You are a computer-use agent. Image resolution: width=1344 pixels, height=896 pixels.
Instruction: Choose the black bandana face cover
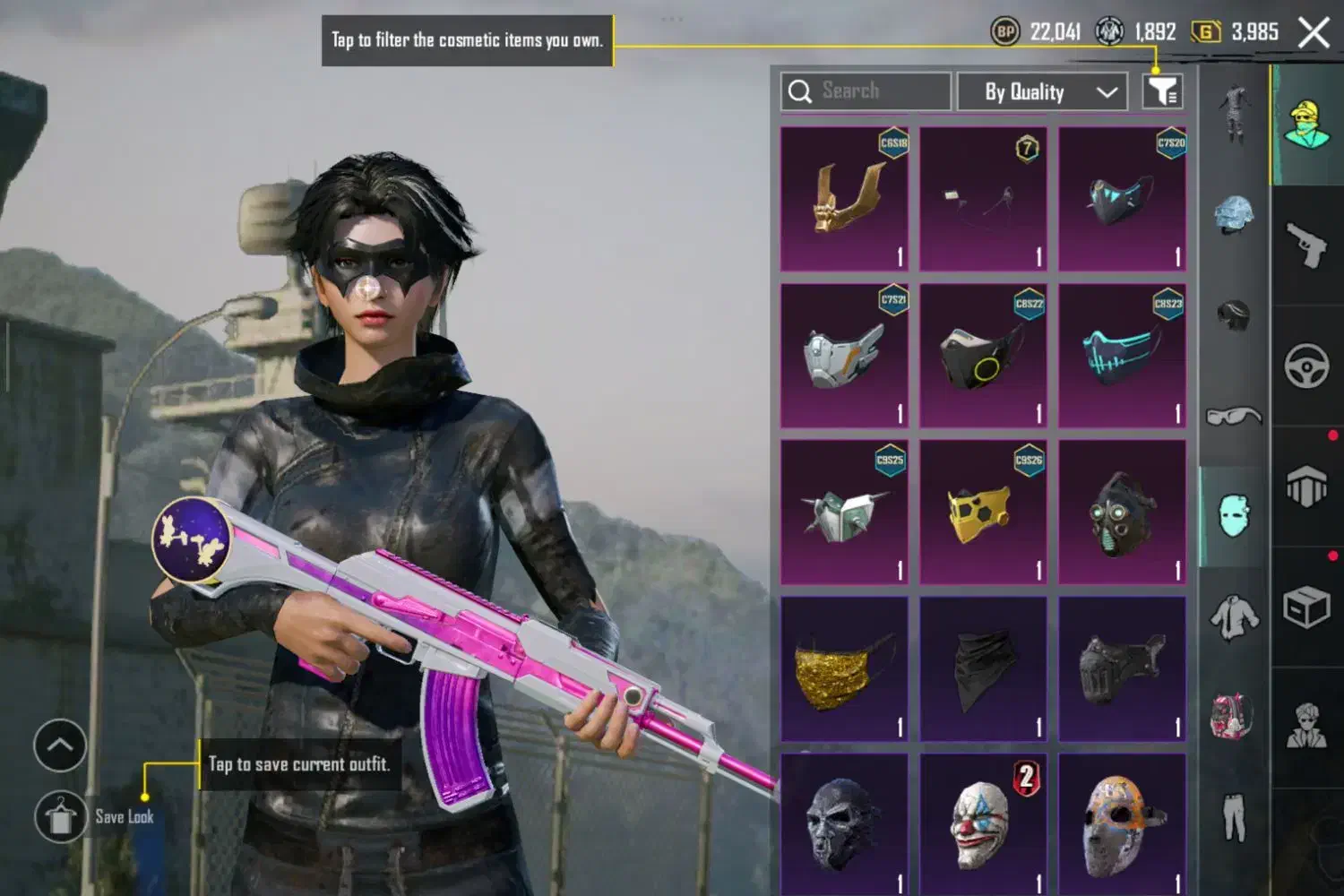click(983, 669)
